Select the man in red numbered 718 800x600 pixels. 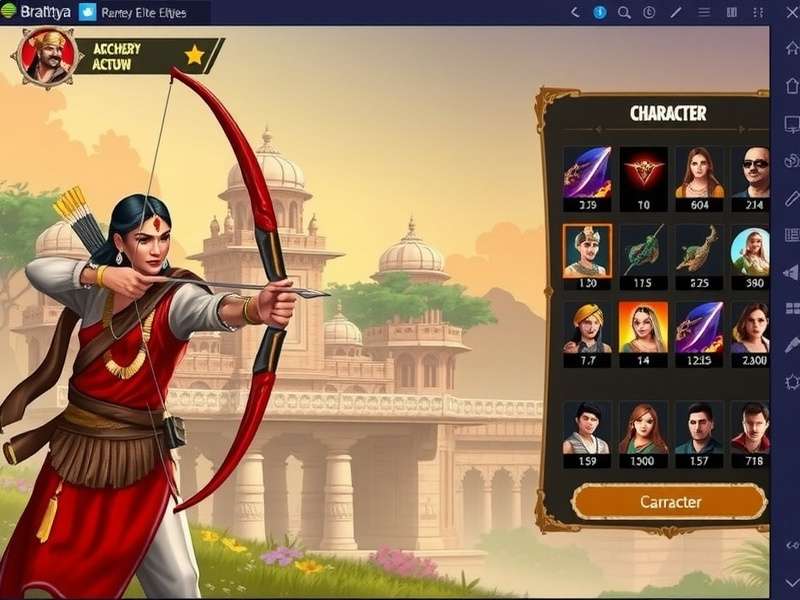(x=751, y=428)
